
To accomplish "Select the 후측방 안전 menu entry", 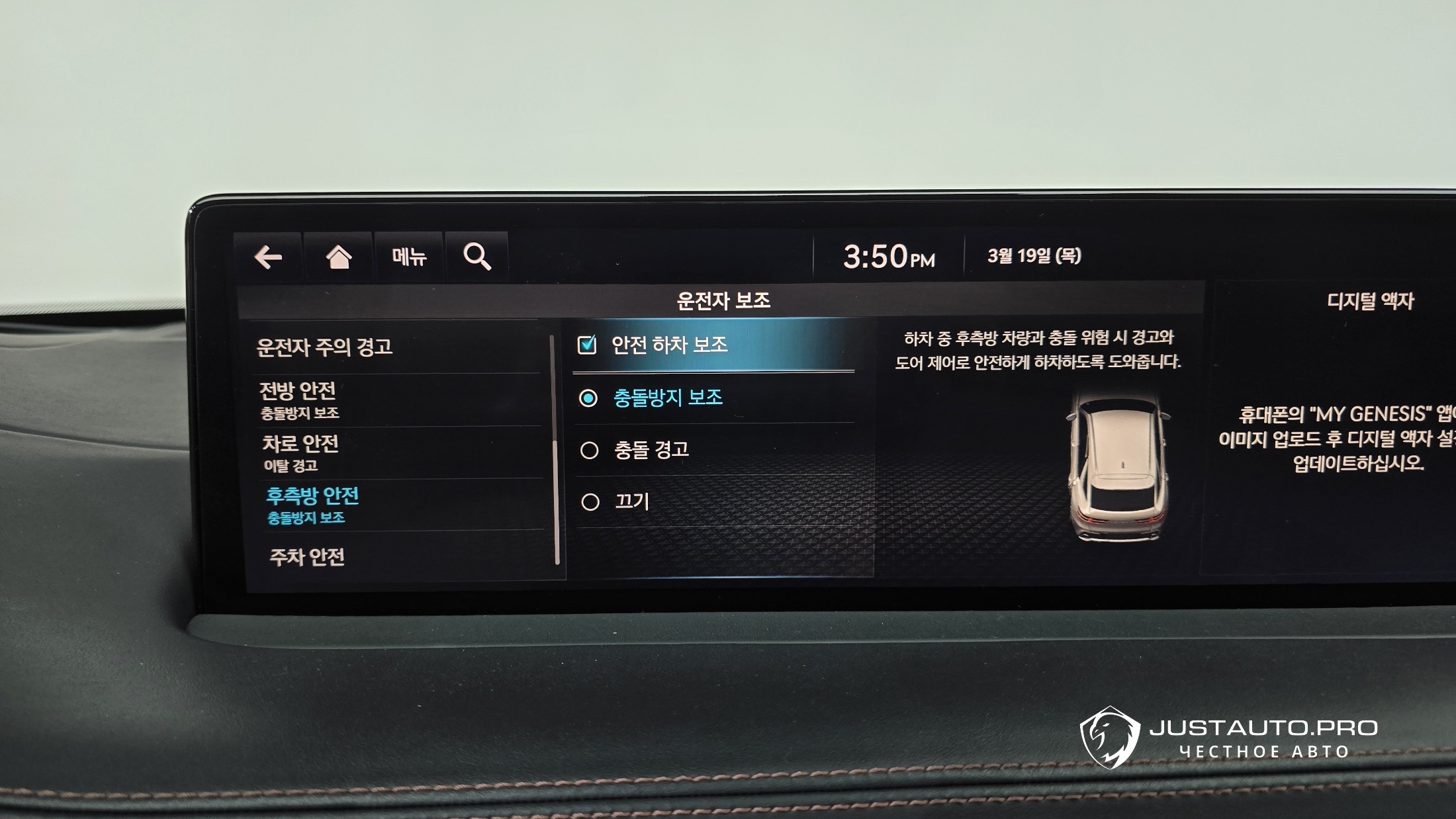I will (x=312, y=505).
